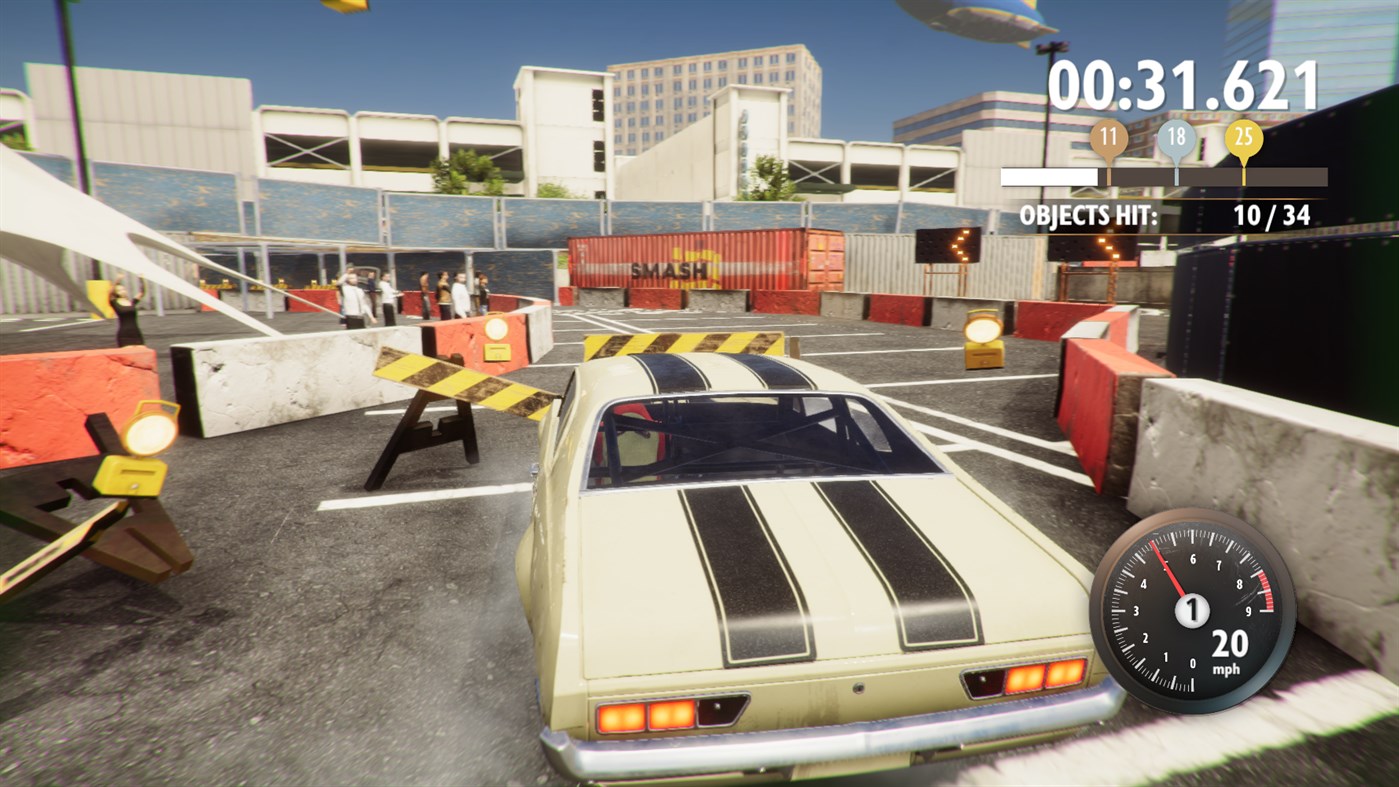Select the SMASH shipping container sign

[x=670, y=268]
